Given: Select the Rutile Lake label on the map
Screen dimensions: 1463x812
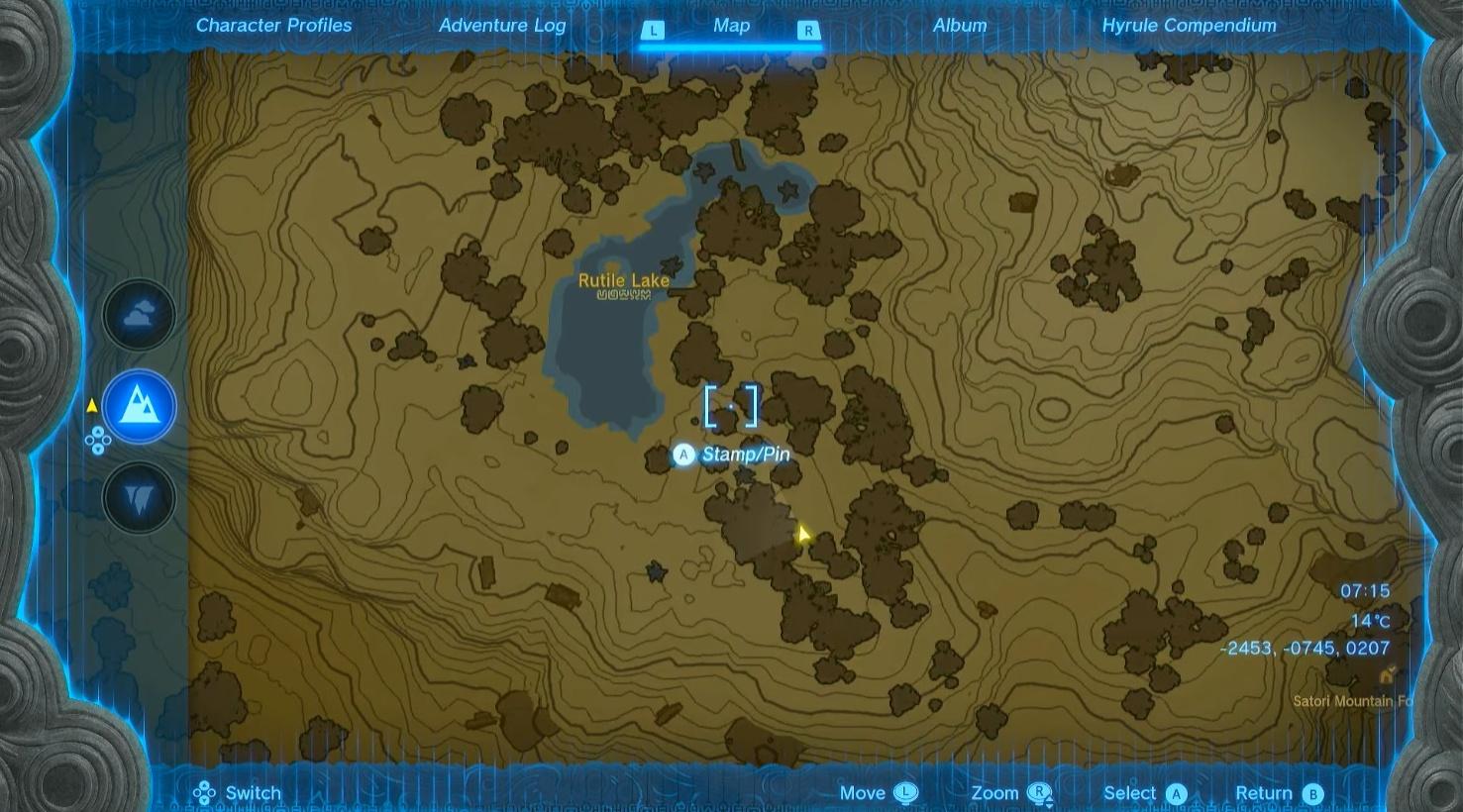Looking at the screenshot, I should 625,280.
